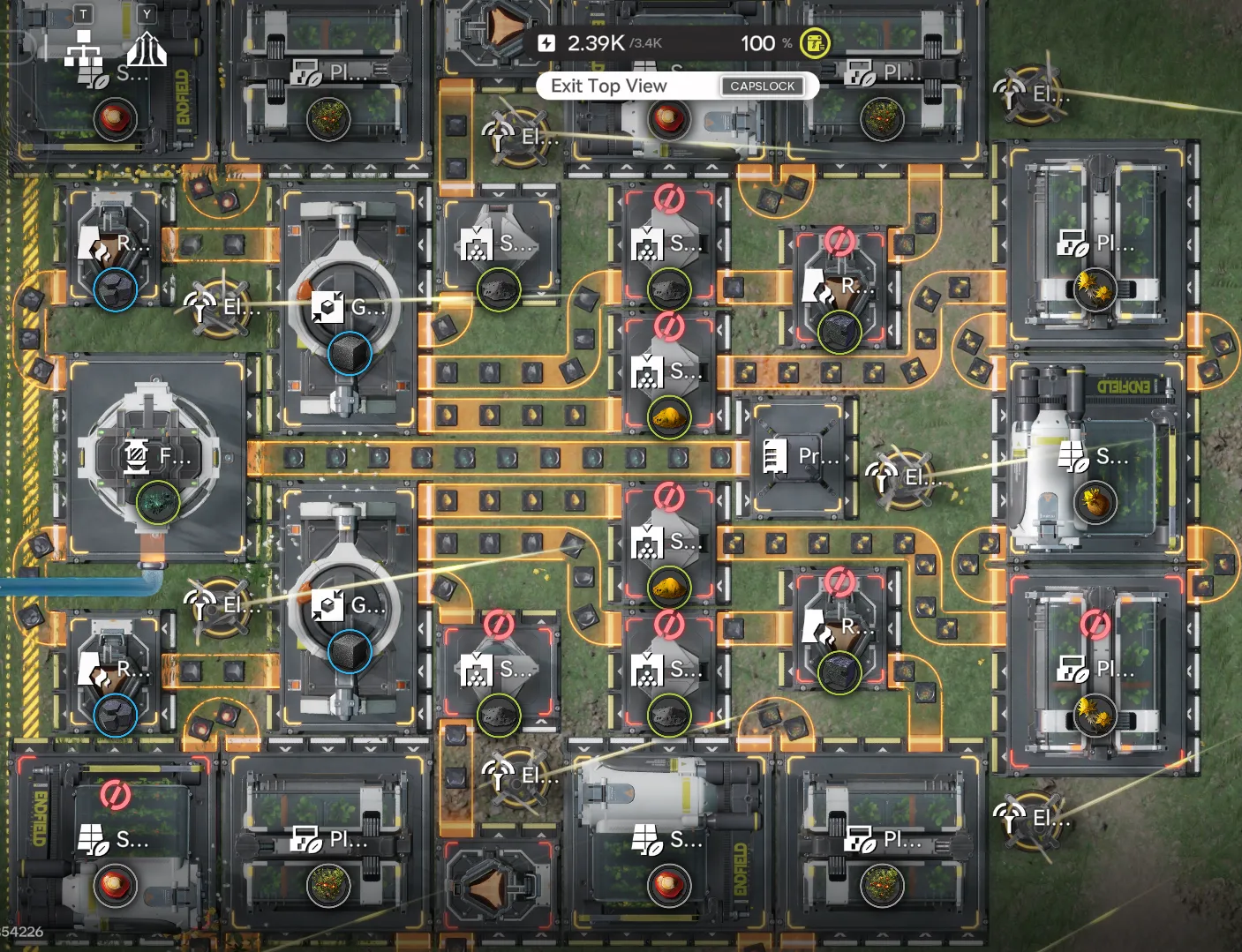Click the lightning bolt power icon in the header
1242x952 pixels.
tap(547, 41)
